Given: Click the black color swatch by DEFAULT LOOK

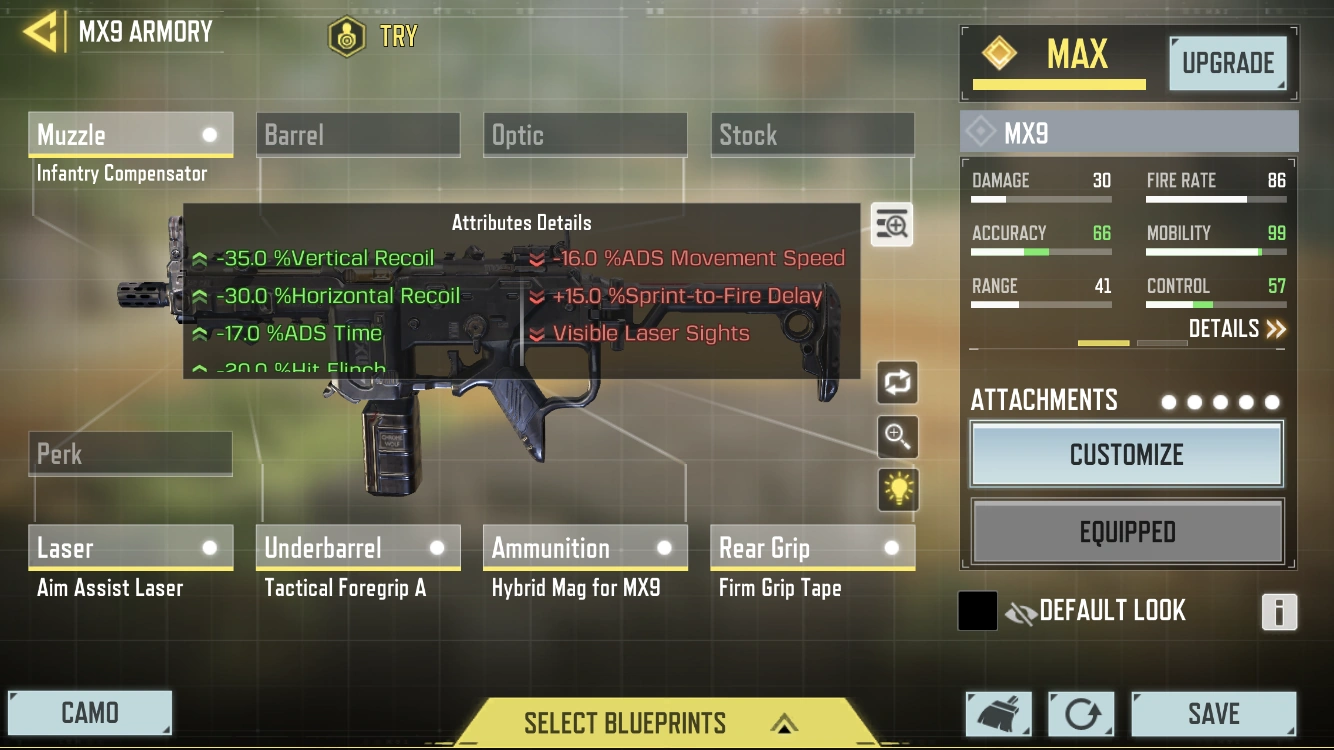Looking at the screenshot, I should pyautogui.click(x=977, y=611).
